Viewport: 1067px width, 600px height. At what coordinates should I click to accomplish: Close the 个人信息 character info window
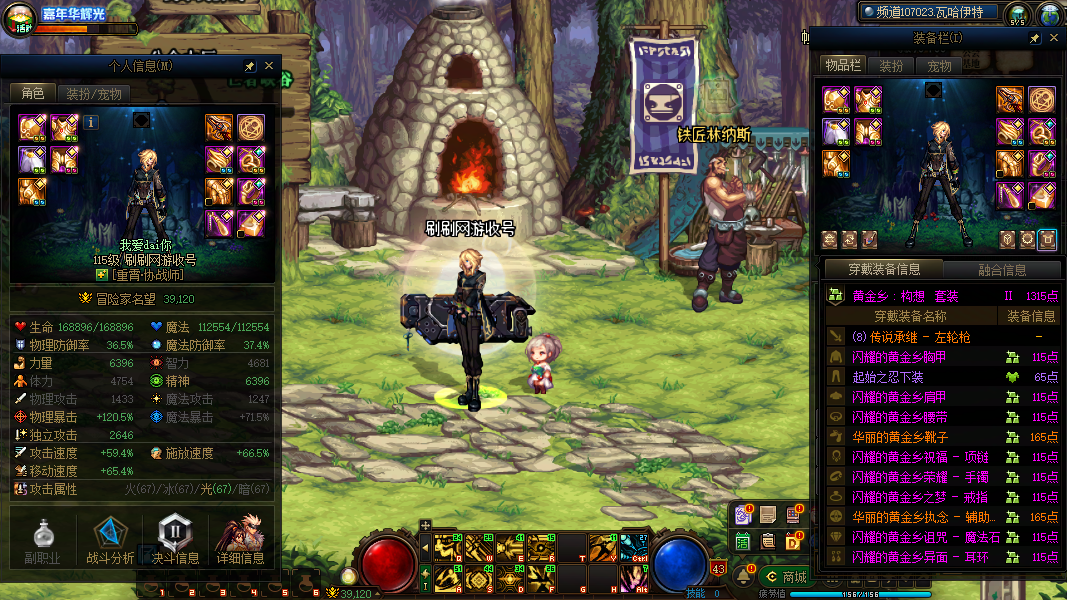(x=268, y=66)
